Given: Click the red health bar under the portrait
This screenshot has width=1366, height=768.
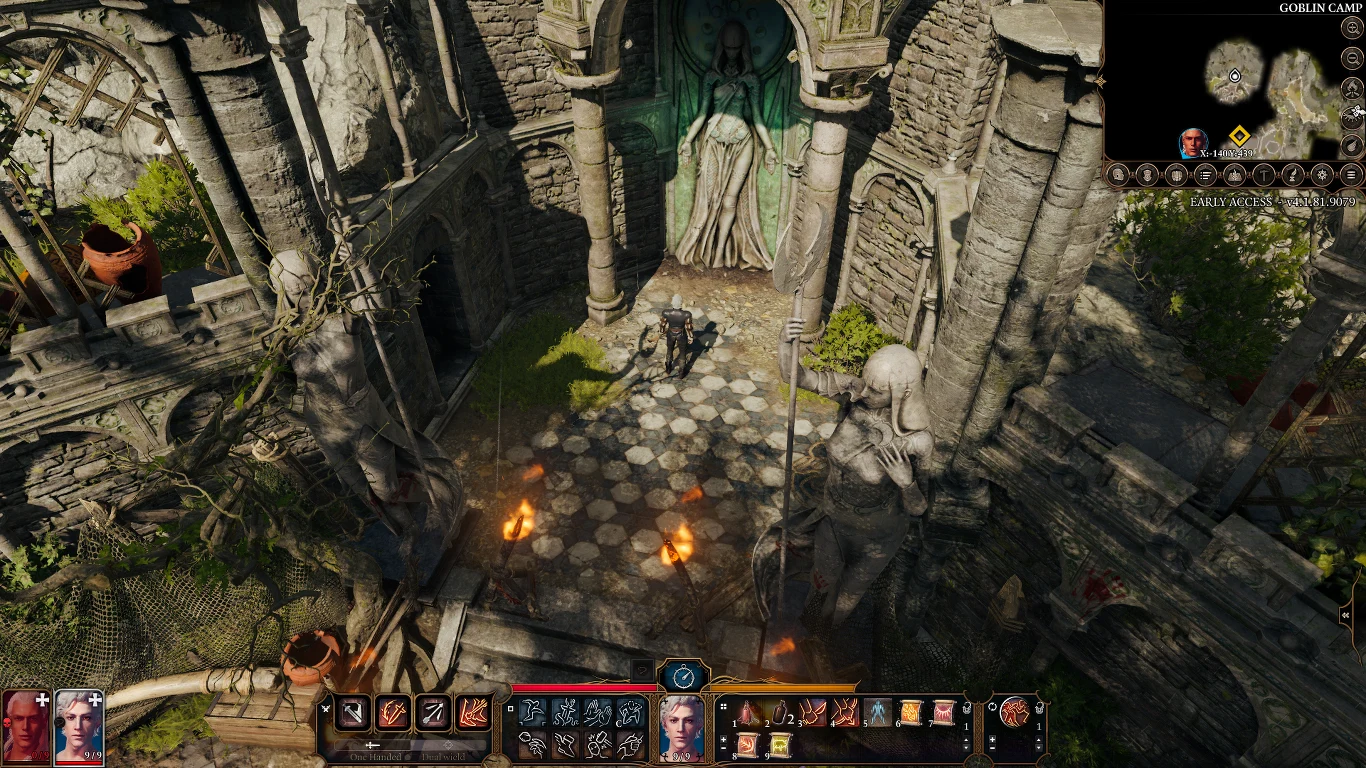Looking at the screenshot, I should [x=79, y=761].
